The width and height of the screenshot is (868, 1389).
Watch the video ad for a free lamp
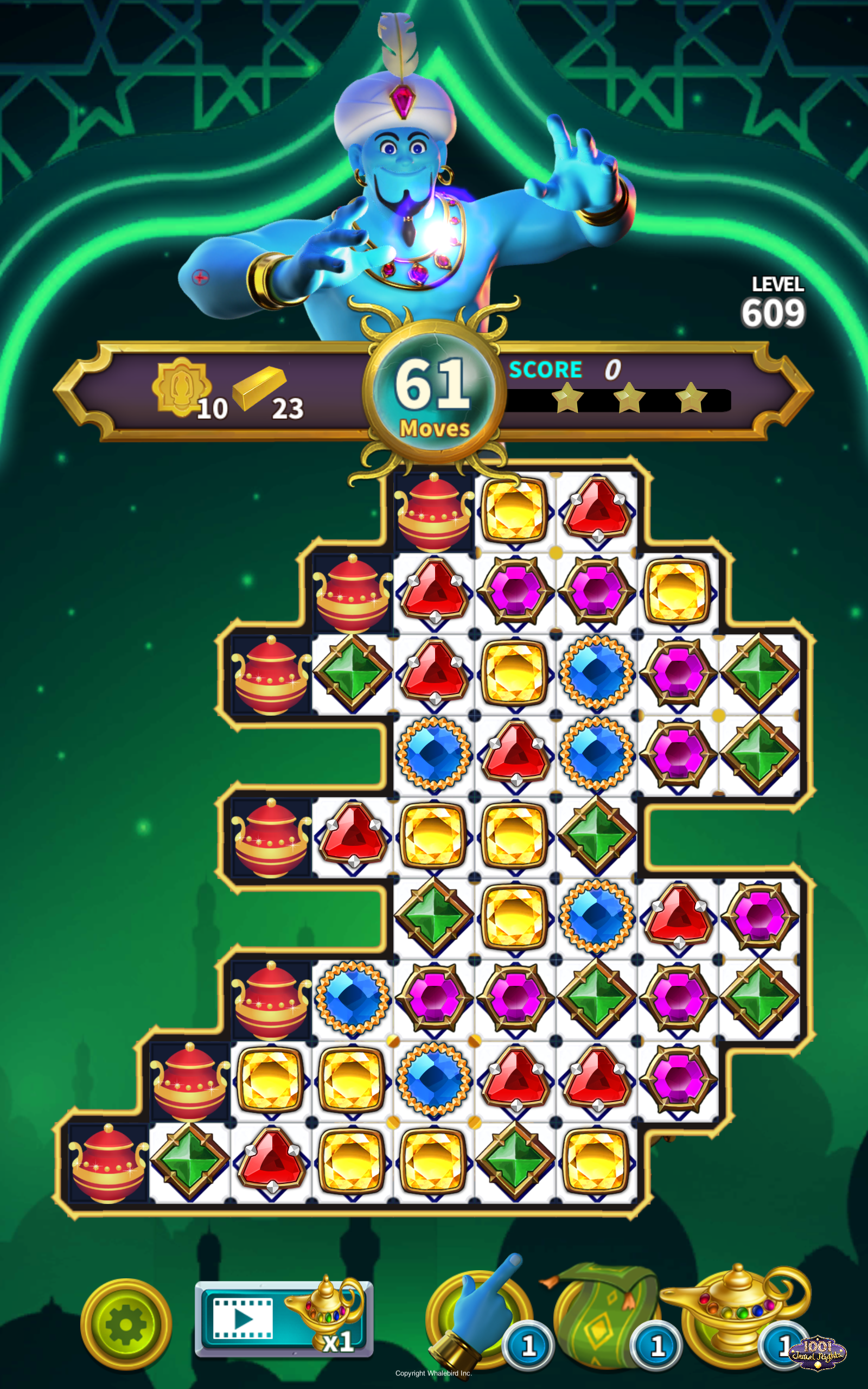[284, 1320]
